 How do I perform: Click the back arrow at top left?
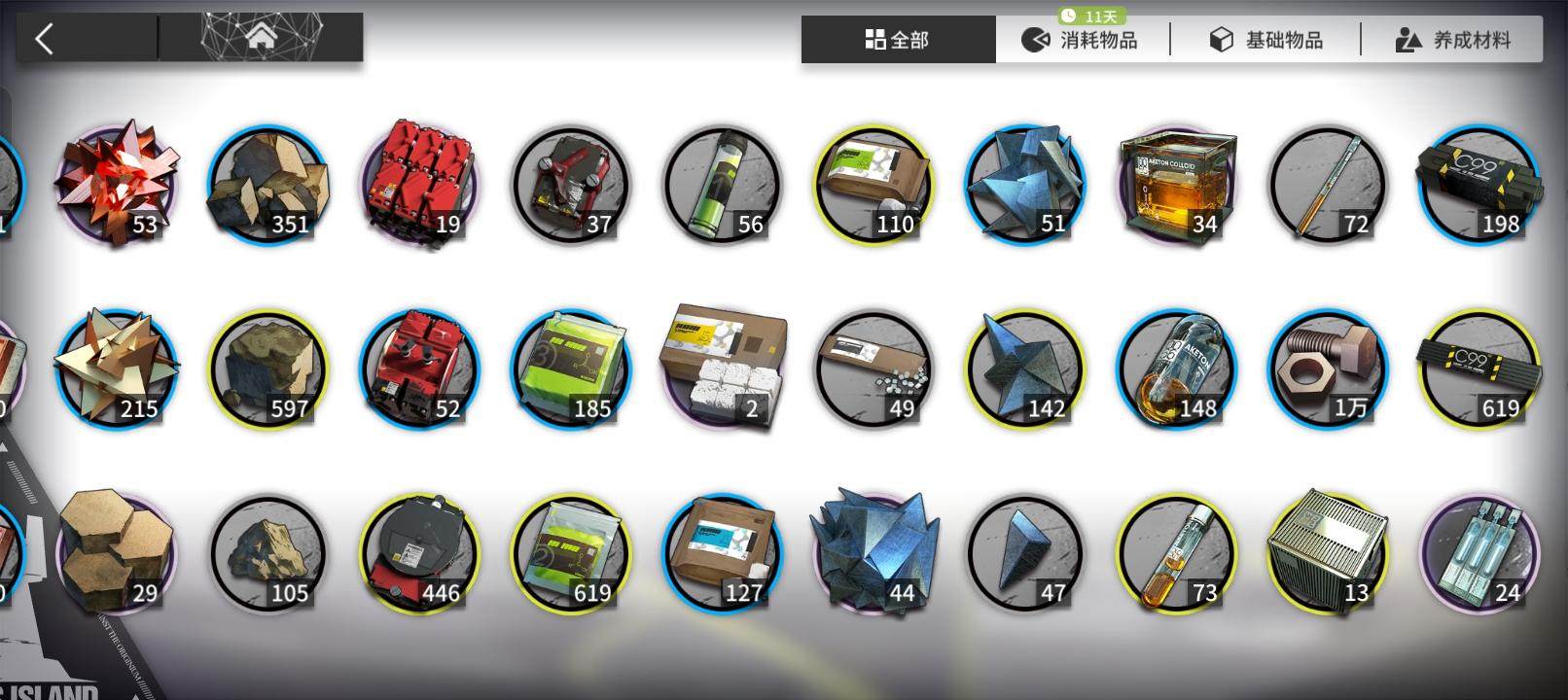(44, 35)
